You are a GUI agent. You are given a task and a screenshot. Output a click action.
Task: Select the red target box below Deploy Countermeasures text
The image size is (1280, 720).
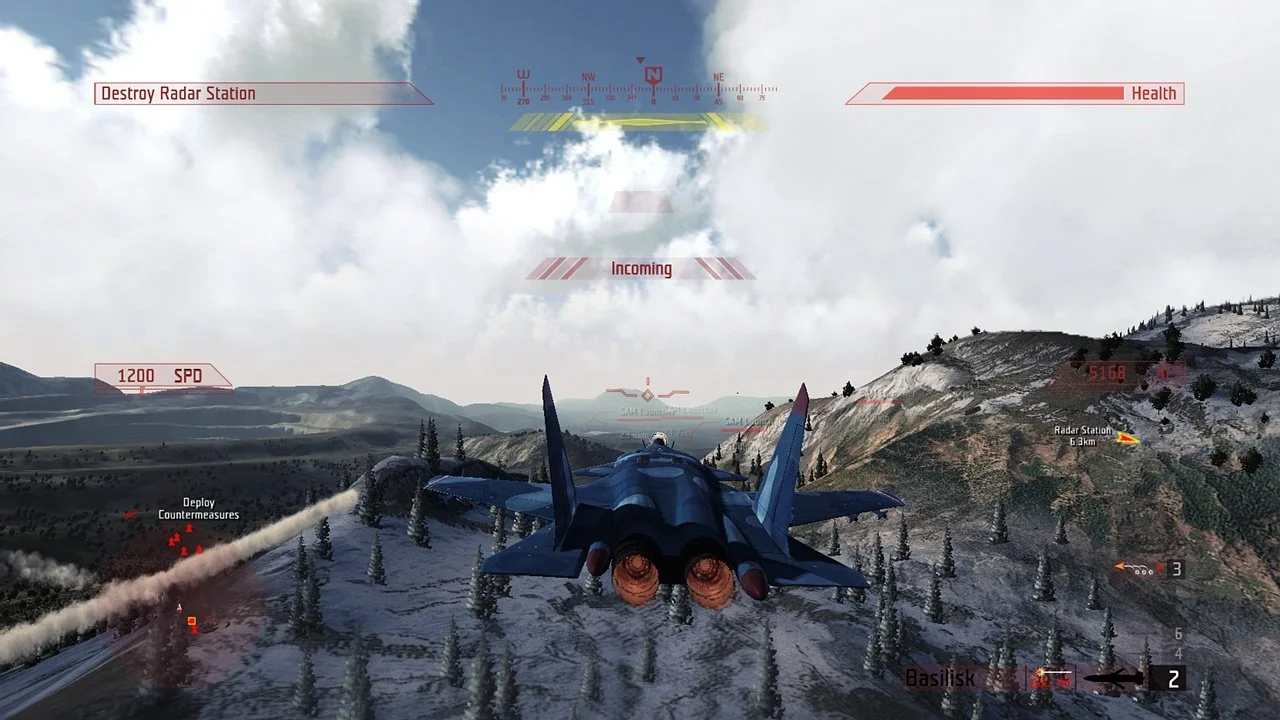tap(190, 620)
